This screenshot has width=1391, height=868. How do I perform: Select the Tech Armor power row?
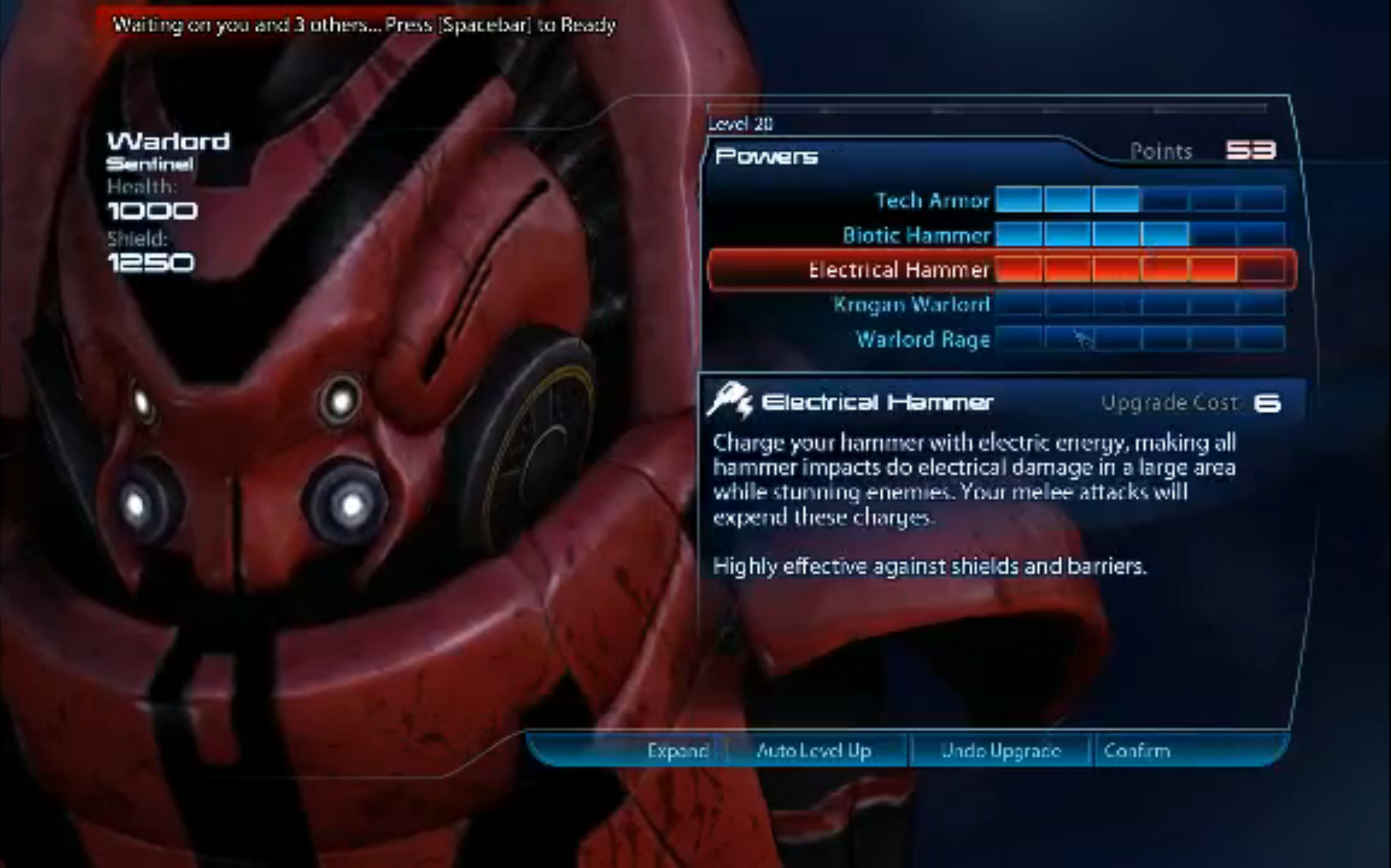pos(933,200)
